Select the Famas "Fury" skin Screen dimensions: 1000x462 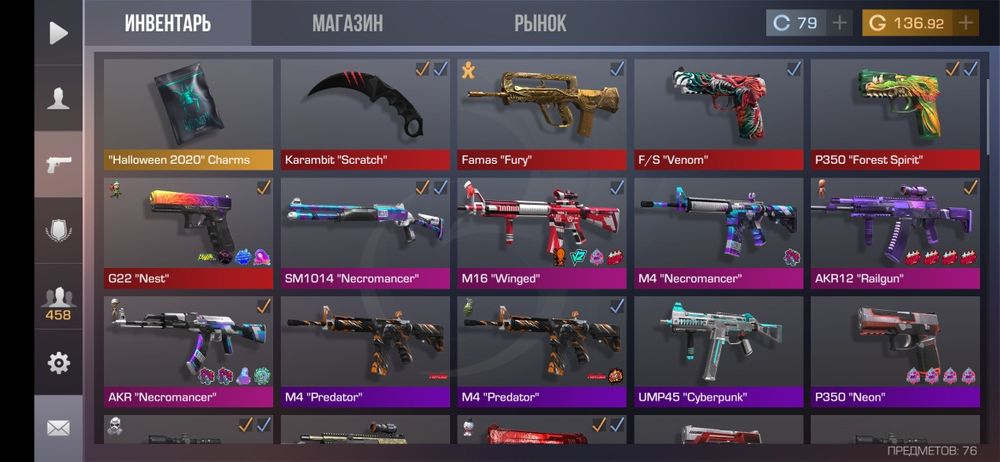click(x=541, y=113)
